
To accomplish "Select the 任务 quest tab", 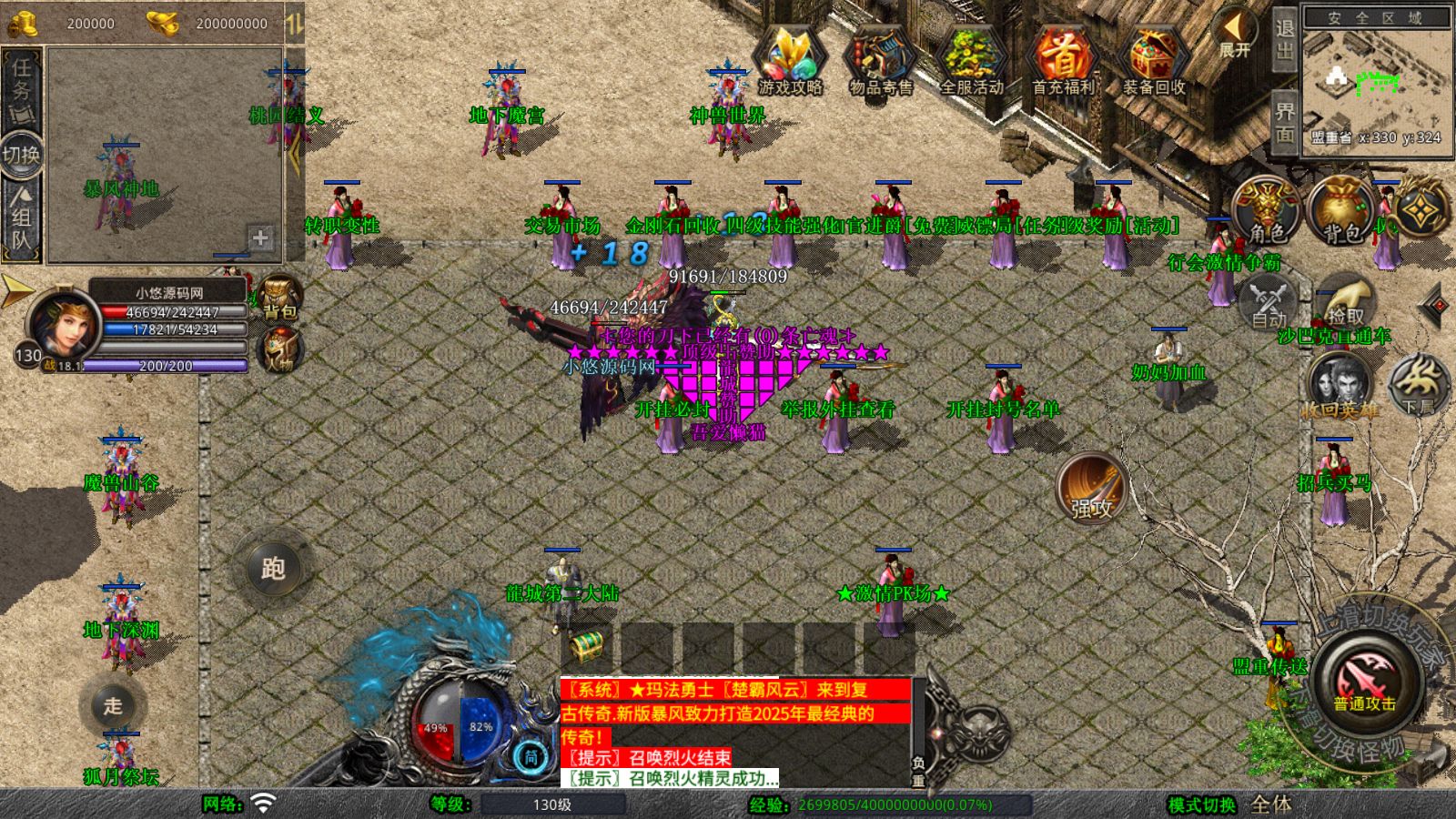I will click(x=21, y=79).
